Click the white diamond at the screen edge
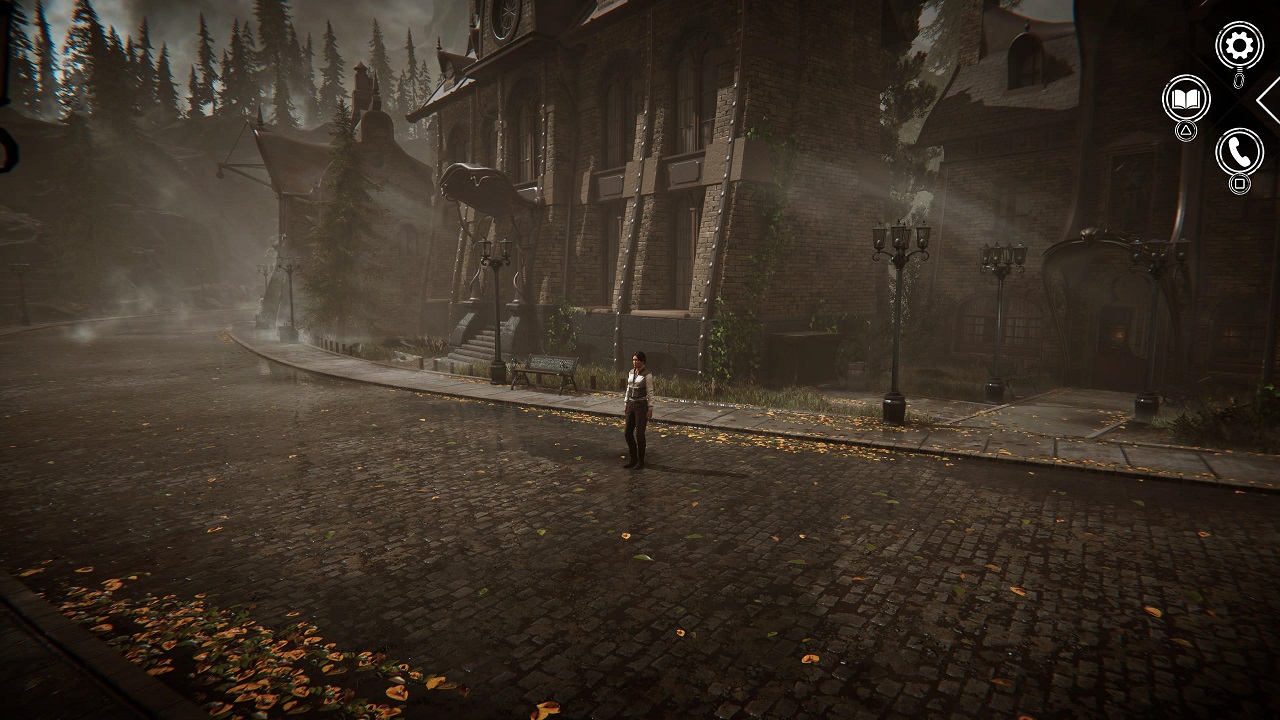Image resolution: width=1280 pixels, height=720 pixels. click(1271, 100)
